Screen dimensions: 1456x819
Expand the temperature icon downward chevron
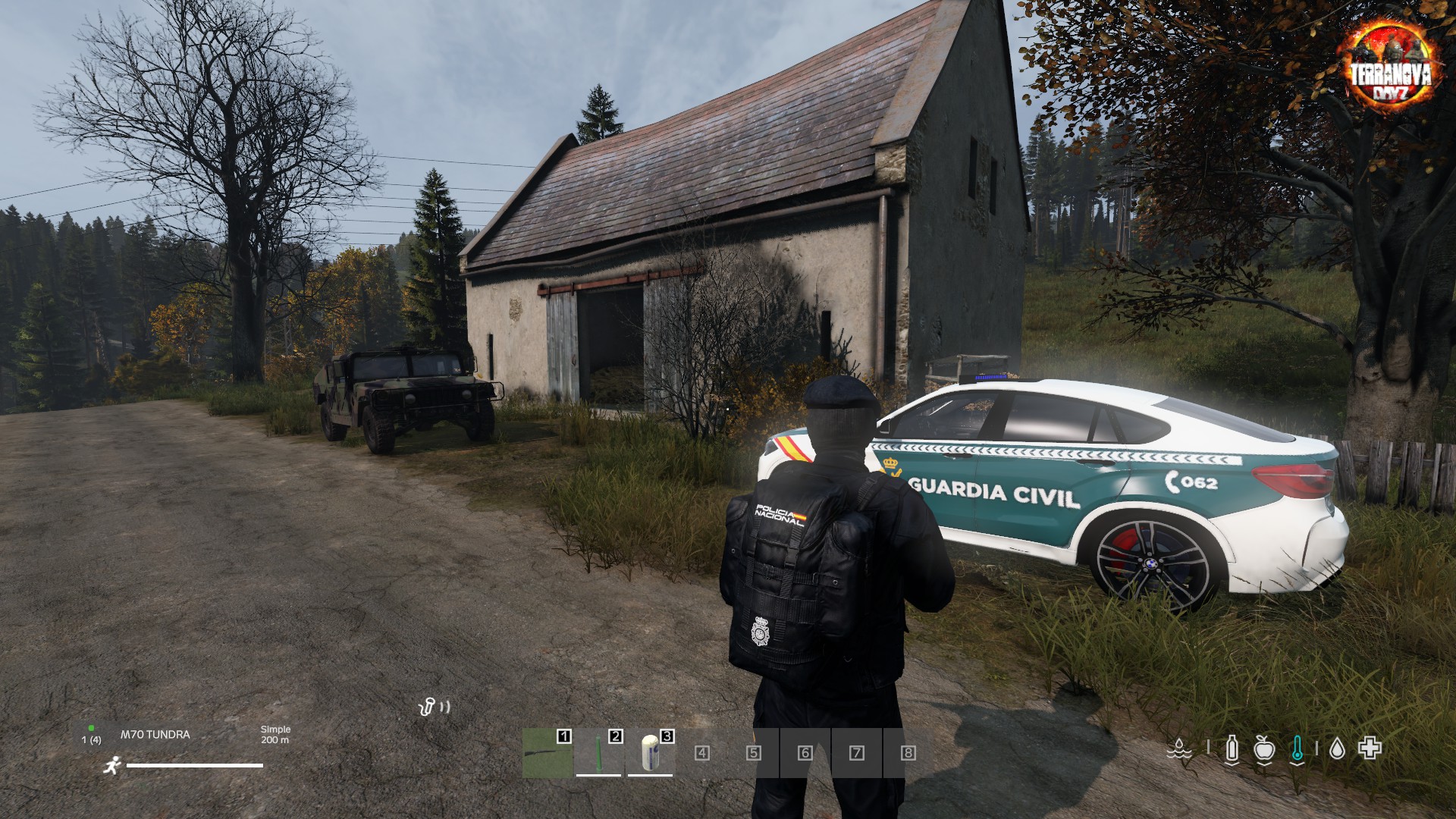(x=1298, y=765)
